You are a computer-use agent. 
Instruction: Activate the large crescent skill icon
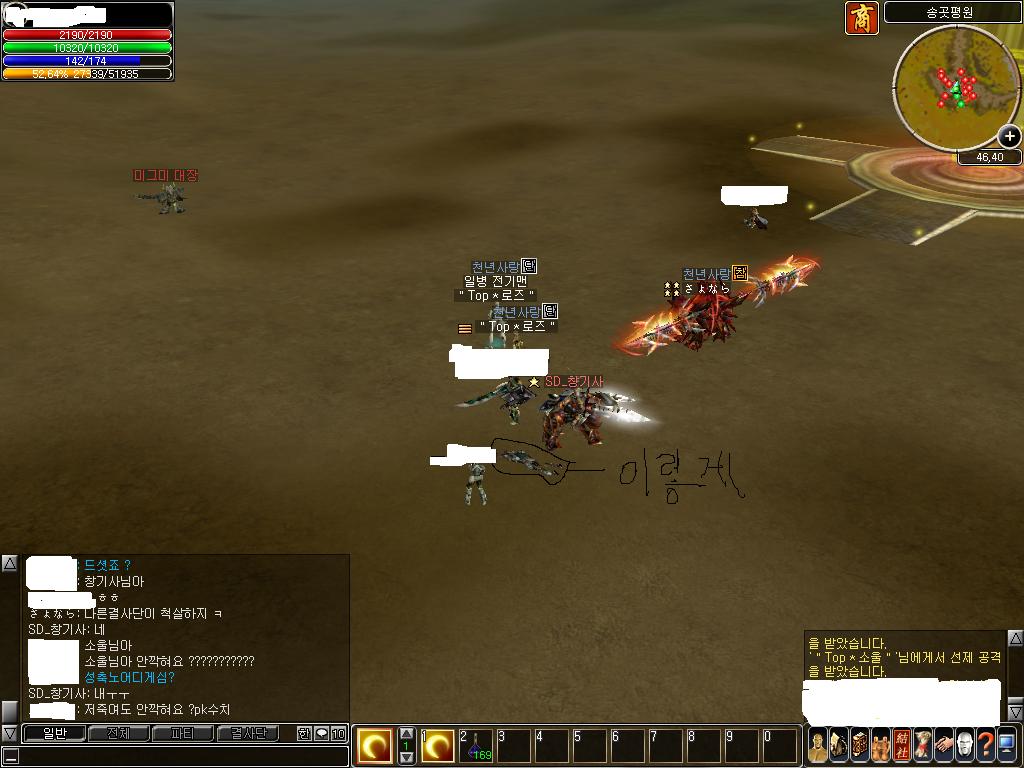coord(375,746)
